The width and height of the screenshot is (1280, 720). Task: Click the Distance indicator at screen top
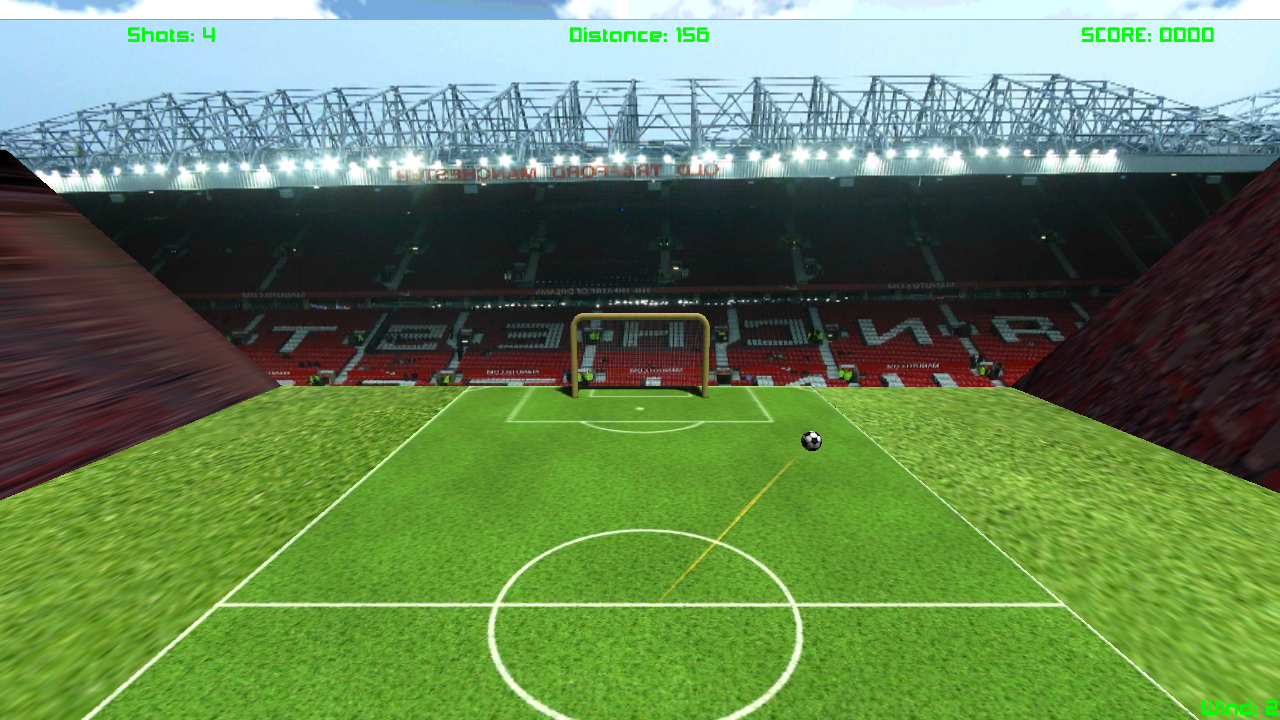coord(638,35)
